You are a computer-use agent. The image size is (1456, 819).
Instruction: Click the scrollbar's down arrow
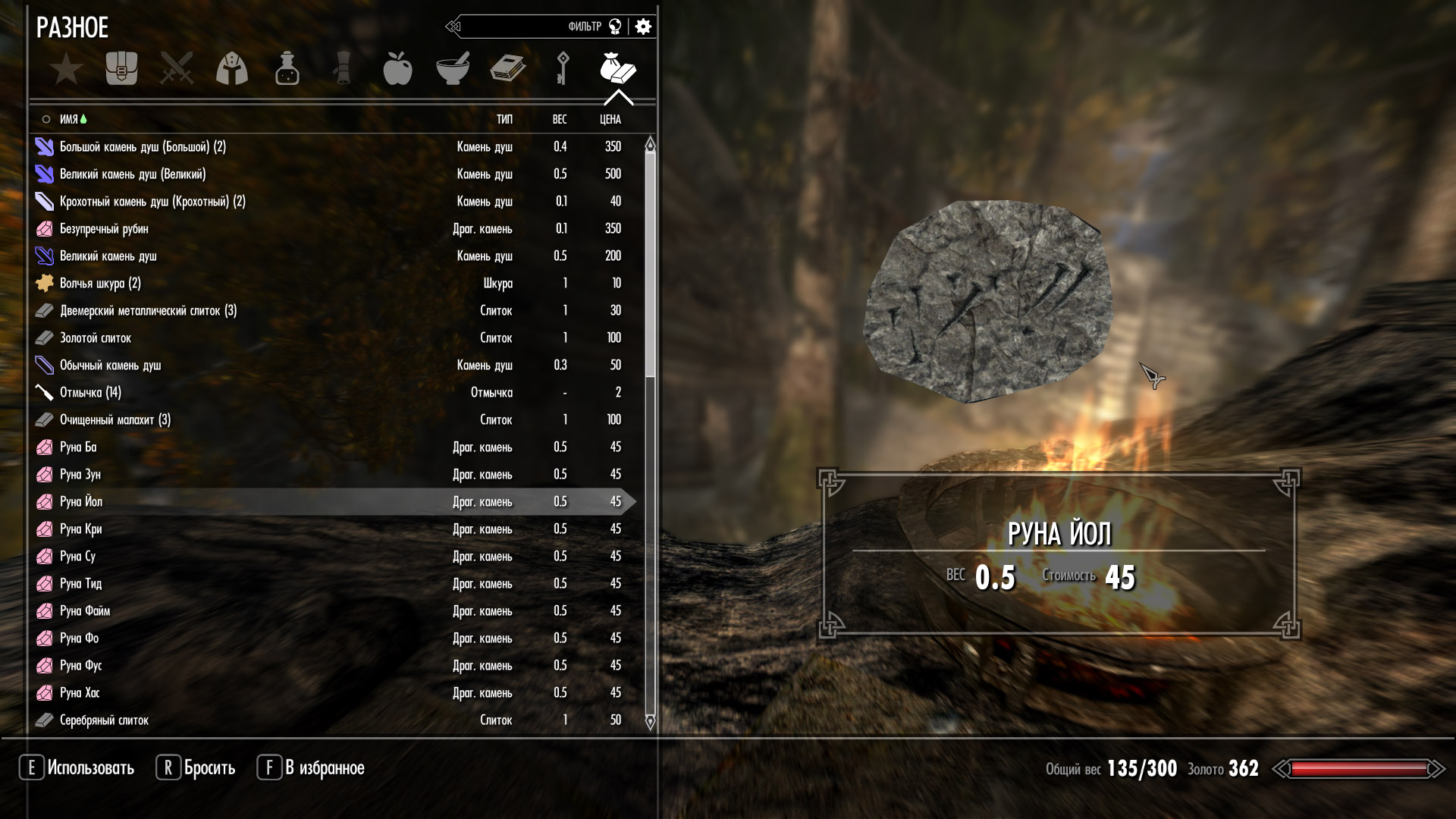[x=650, y=721]
